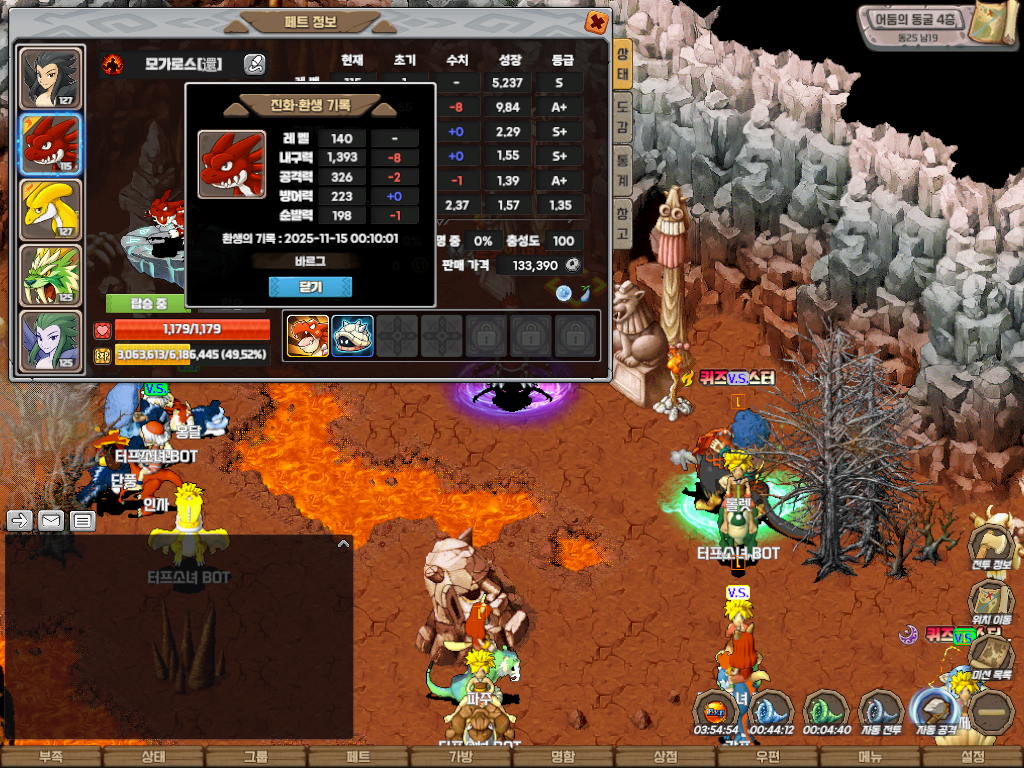Image resolution: width=1024 pixels, height=768 pixels.
Task: Open the mail envelope icon above chat
Action: [x=51, y=521]
